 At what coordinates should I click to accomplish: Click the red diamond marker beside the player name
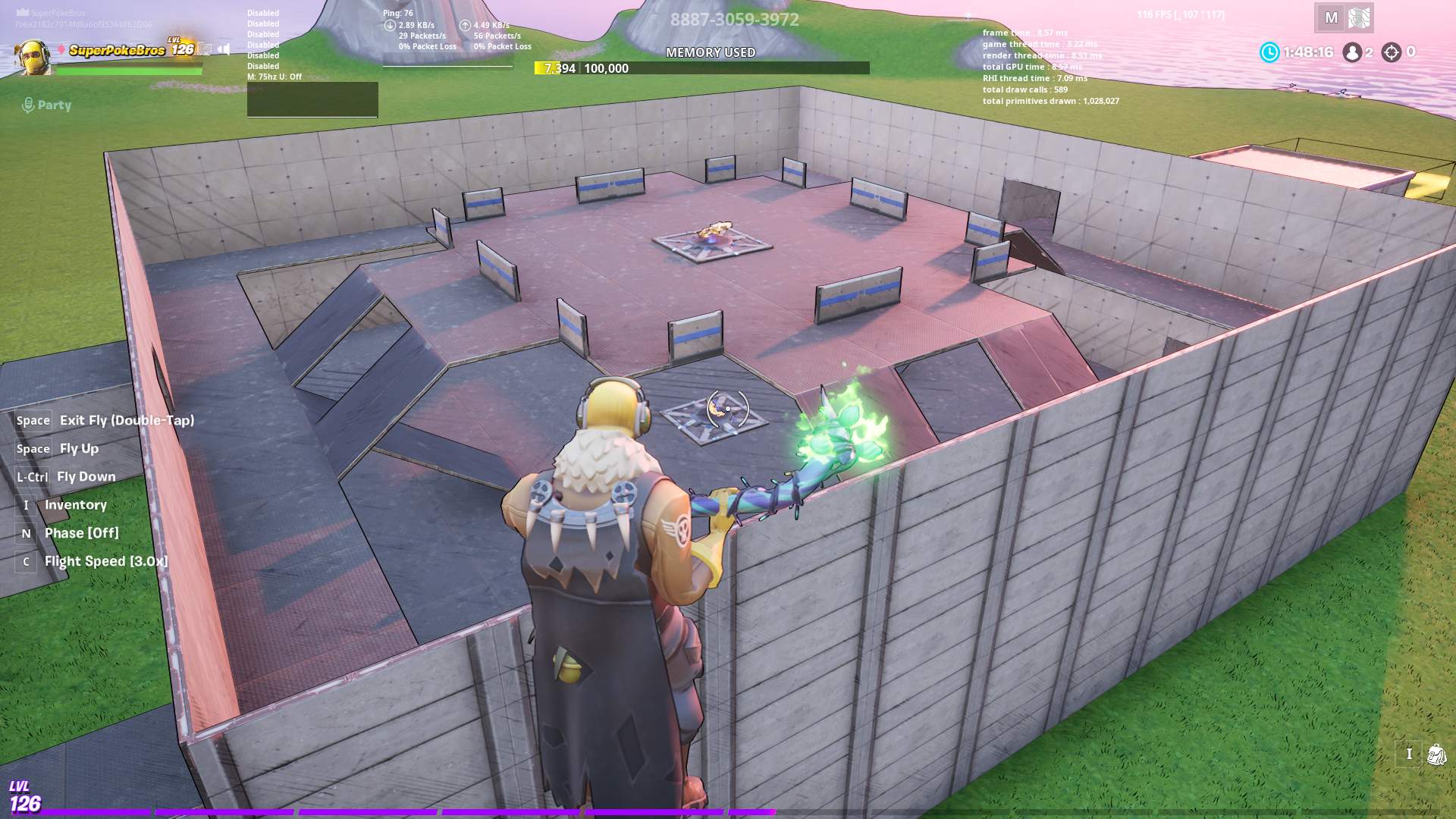coord(61,49)
